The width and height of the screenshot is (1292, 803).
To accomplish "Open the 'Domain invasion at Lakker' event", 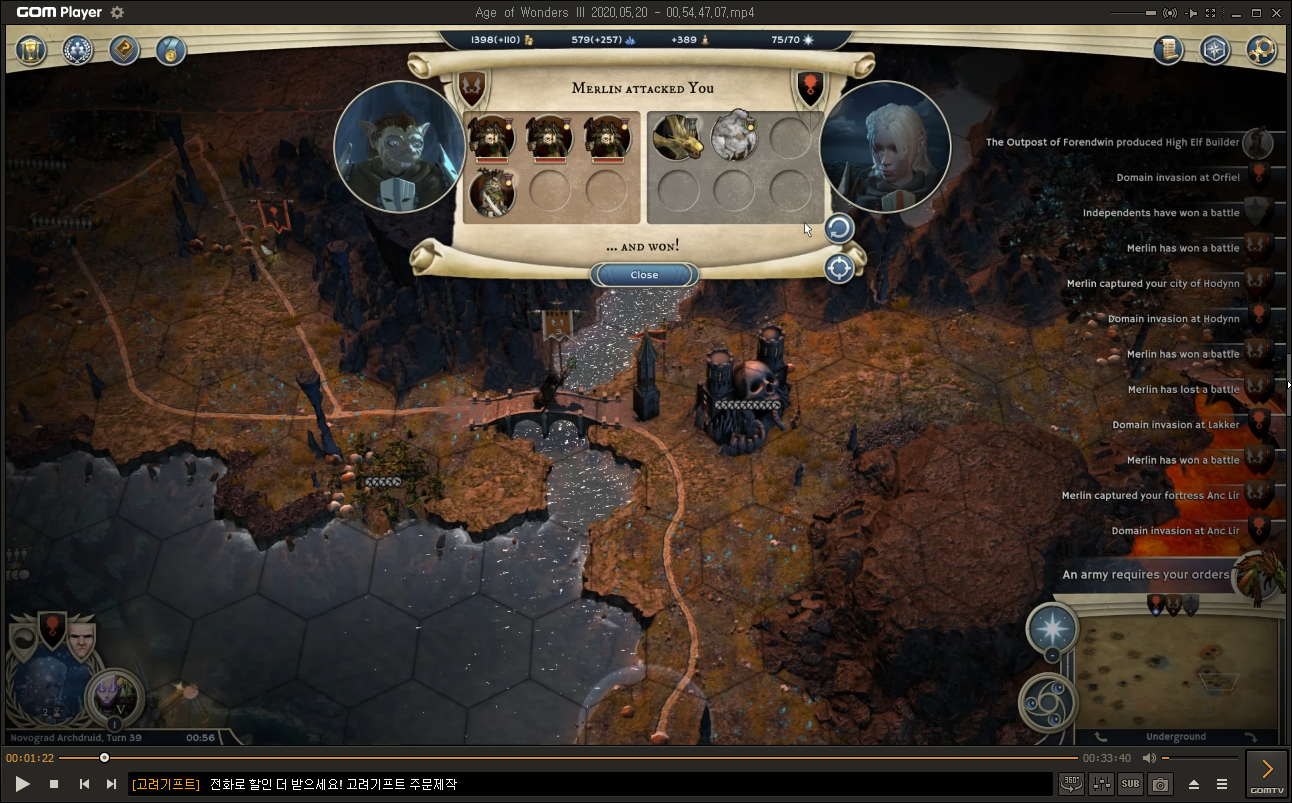I will click(x=1175, y=425).
